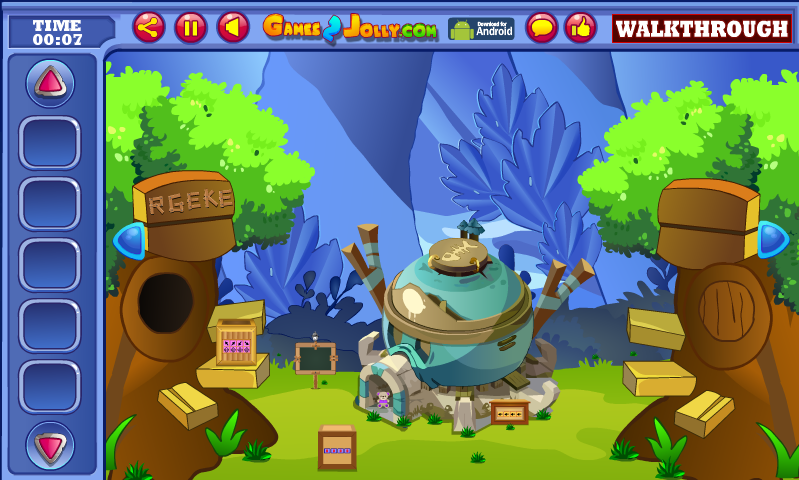This screenshot has height=480, width=799.
Task: Click the thumbs-up like button
Action: (x=580, y=28)
